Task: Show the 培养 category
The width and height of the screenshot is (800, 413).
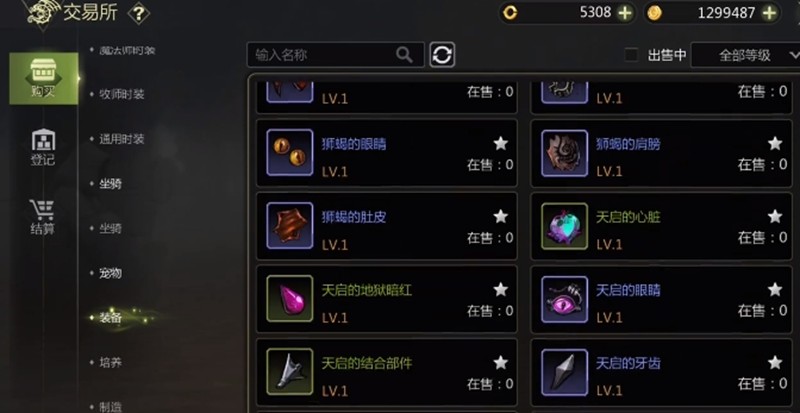Action: coord(110,362)
